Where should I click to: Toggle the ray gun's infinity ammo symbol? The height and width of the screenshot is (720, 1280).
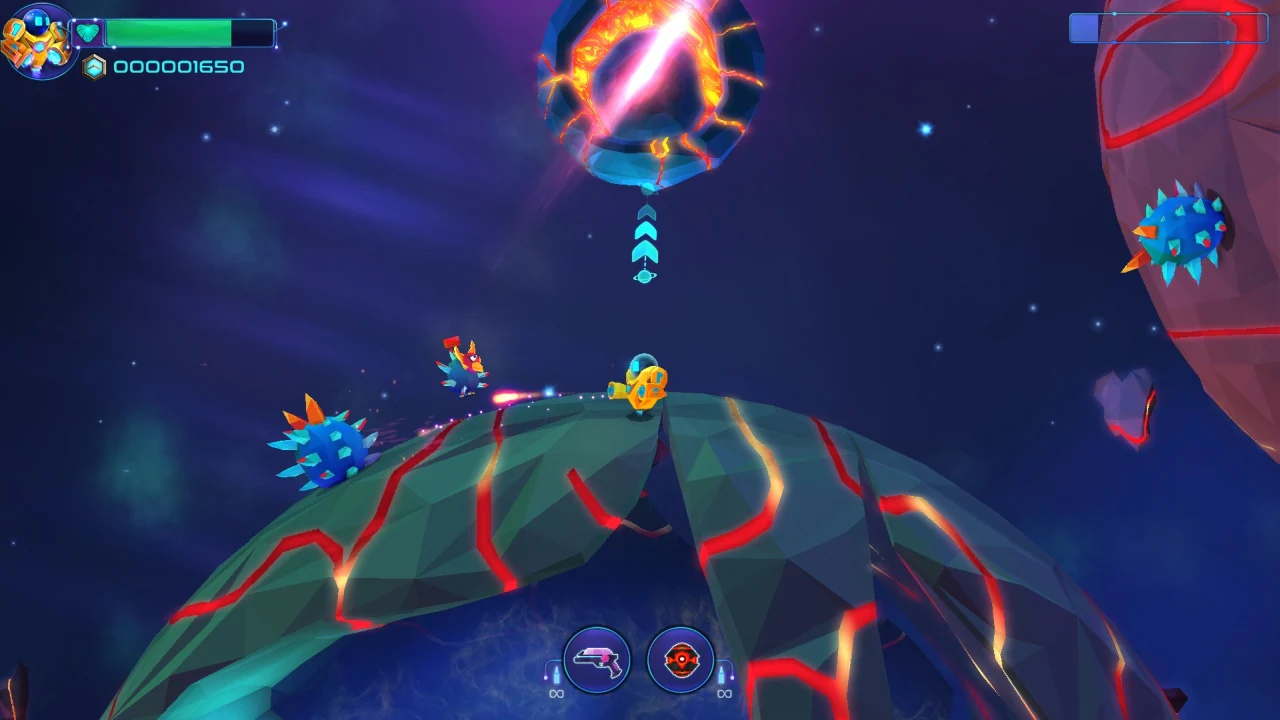[556, 694]
